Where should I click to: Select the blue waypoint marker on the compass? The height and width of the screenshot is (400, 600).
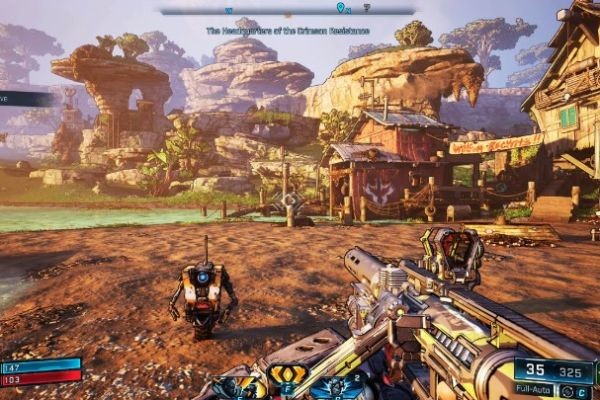tap(341, 8)
